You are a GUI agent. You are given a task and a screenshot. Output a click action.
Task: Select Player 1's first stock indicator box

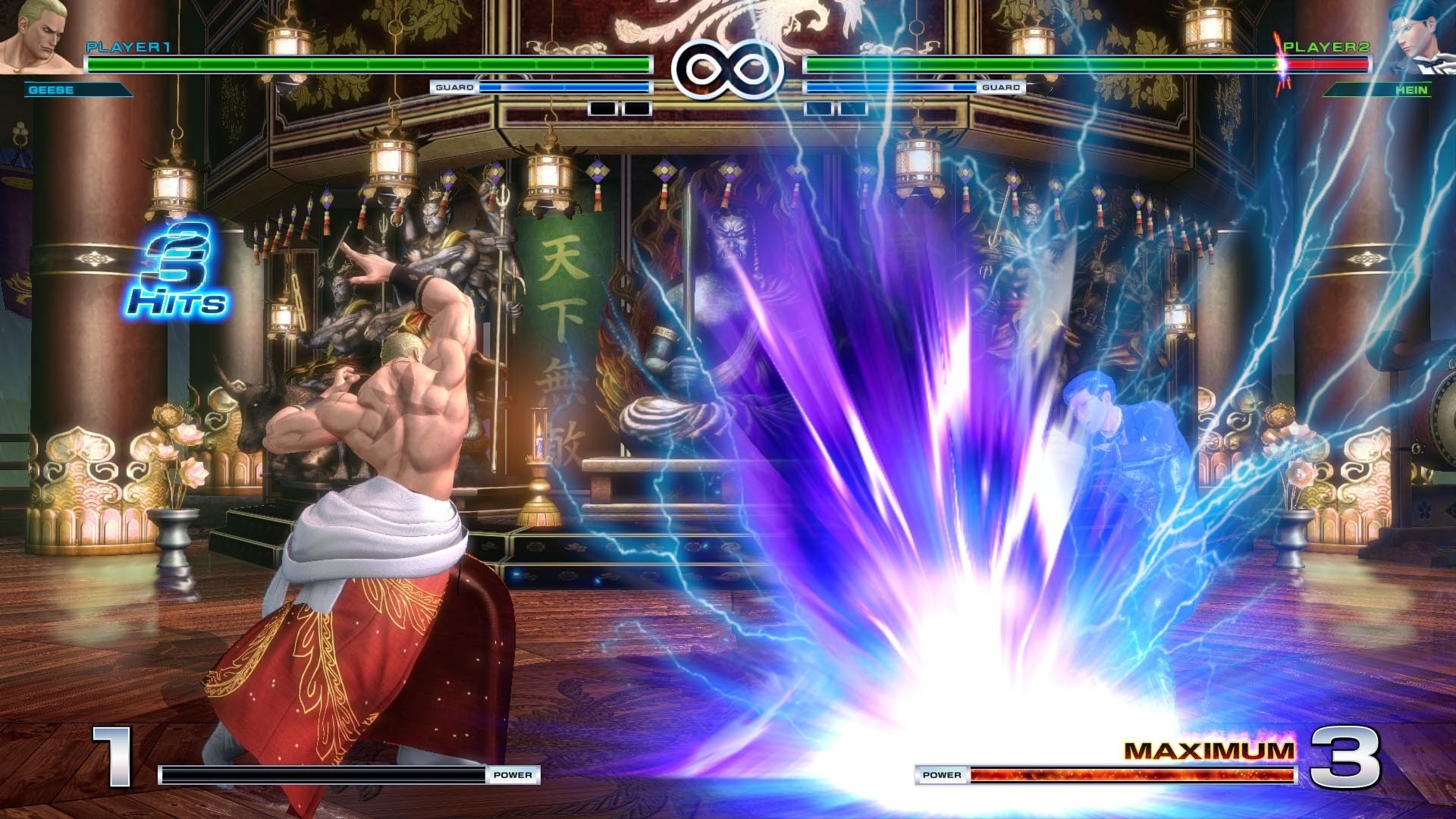click(x=603, y=109)
